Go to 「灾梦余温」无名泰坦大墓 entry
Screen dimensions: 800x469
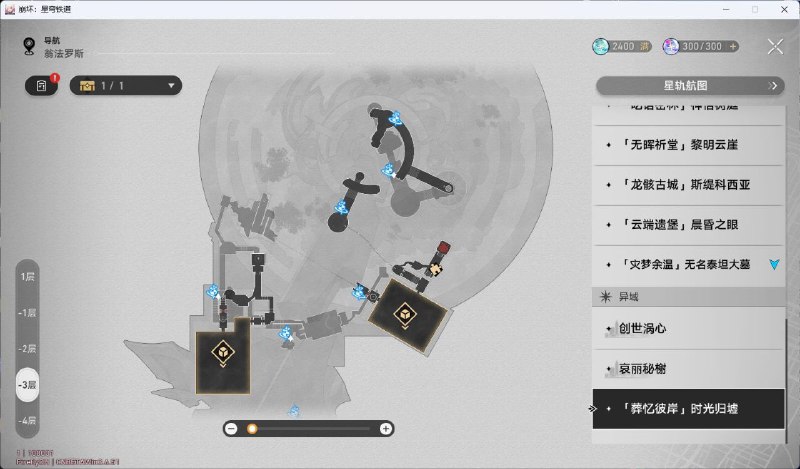pyautogui.click(x=687, y=265)
